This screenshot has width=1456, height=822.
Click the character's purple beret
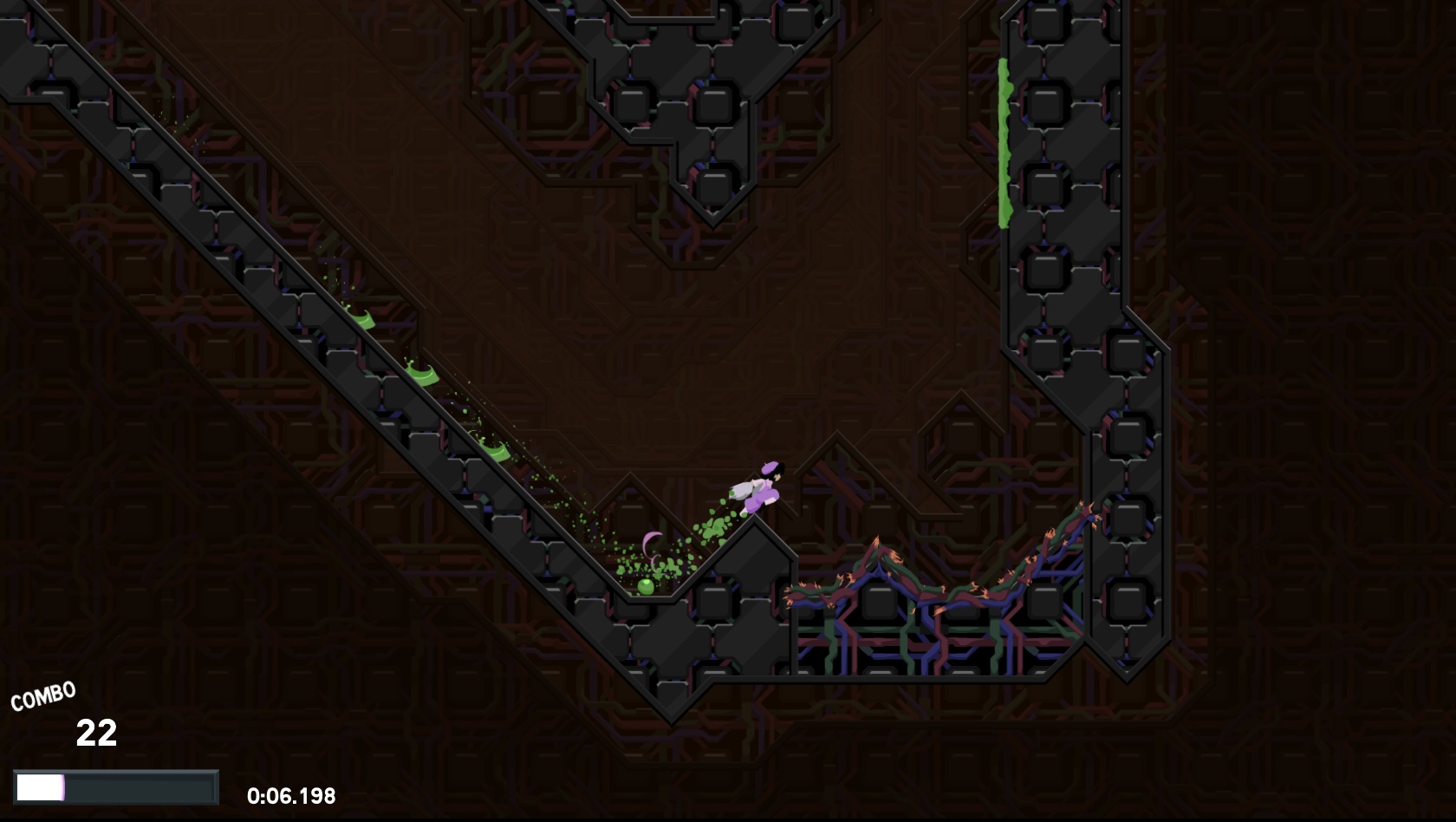[x=769, y=468]
